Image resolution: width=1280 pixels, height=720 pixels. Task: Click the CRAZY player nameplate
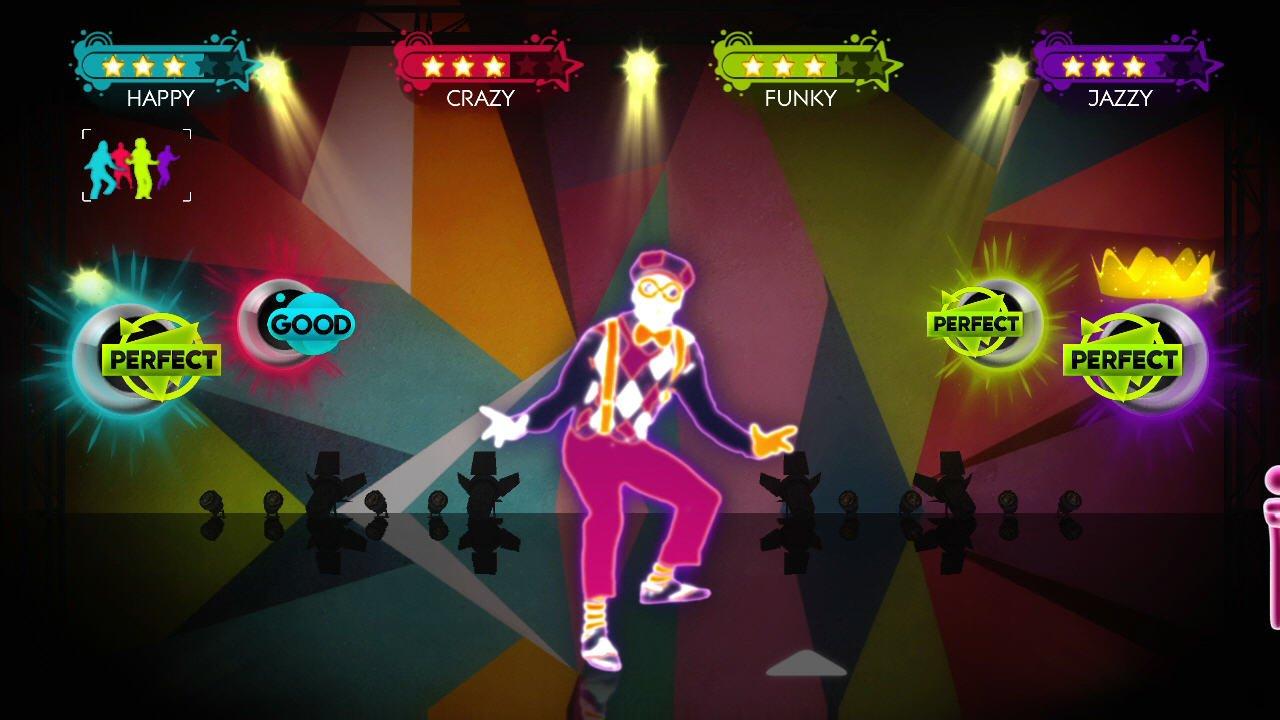click(479, 98)
